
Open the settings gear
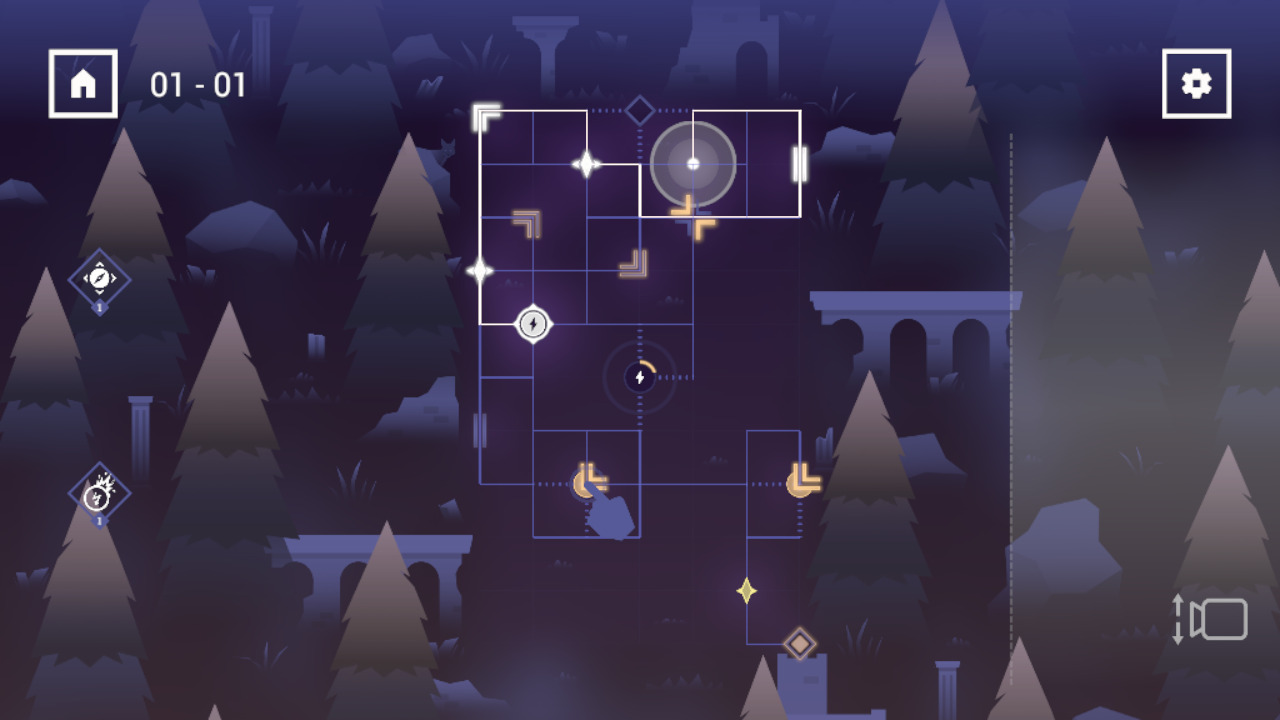1196,83
